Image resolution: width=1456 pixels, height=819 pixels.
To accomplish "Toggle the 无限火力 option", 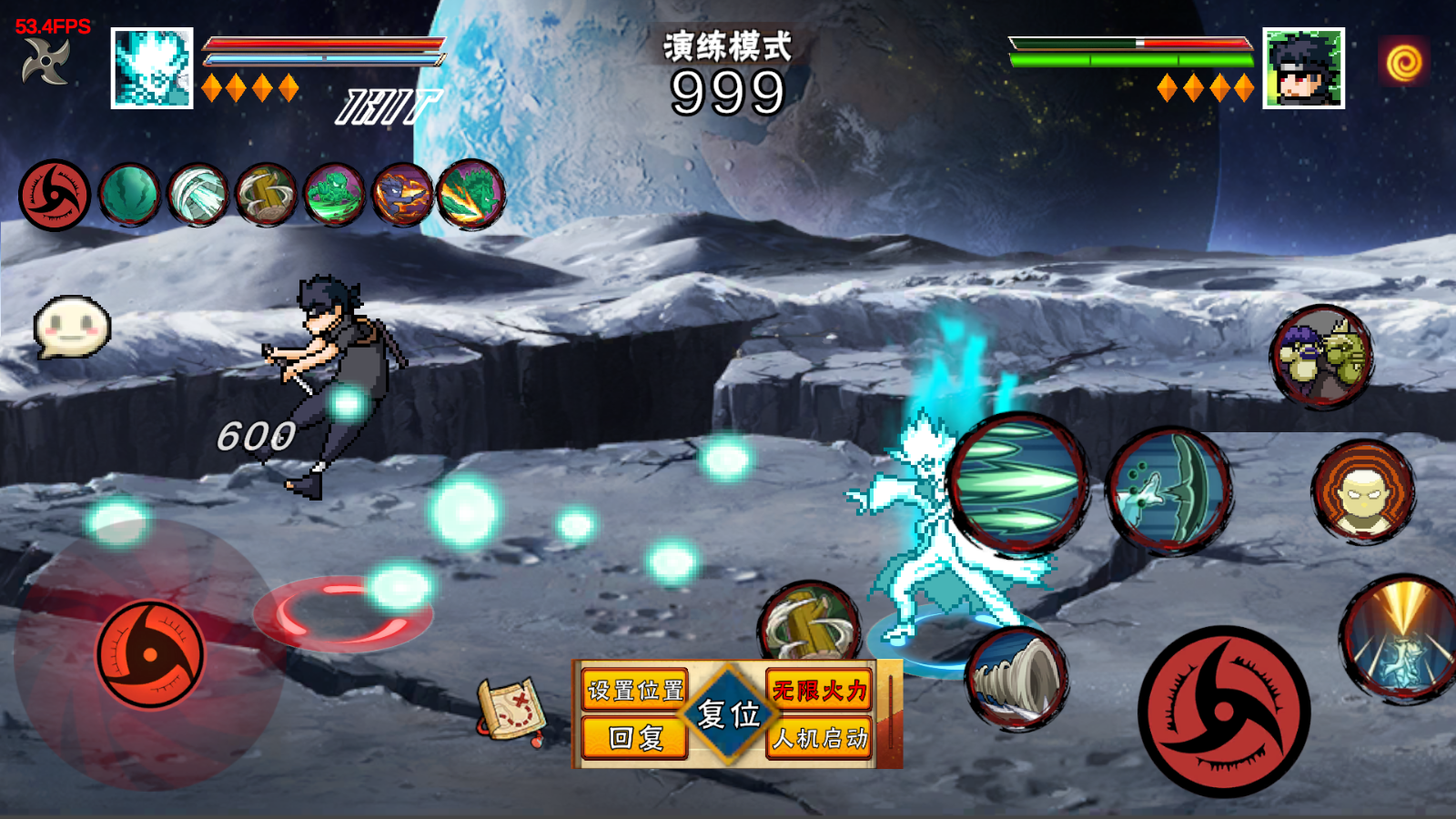I will (819, 691).
